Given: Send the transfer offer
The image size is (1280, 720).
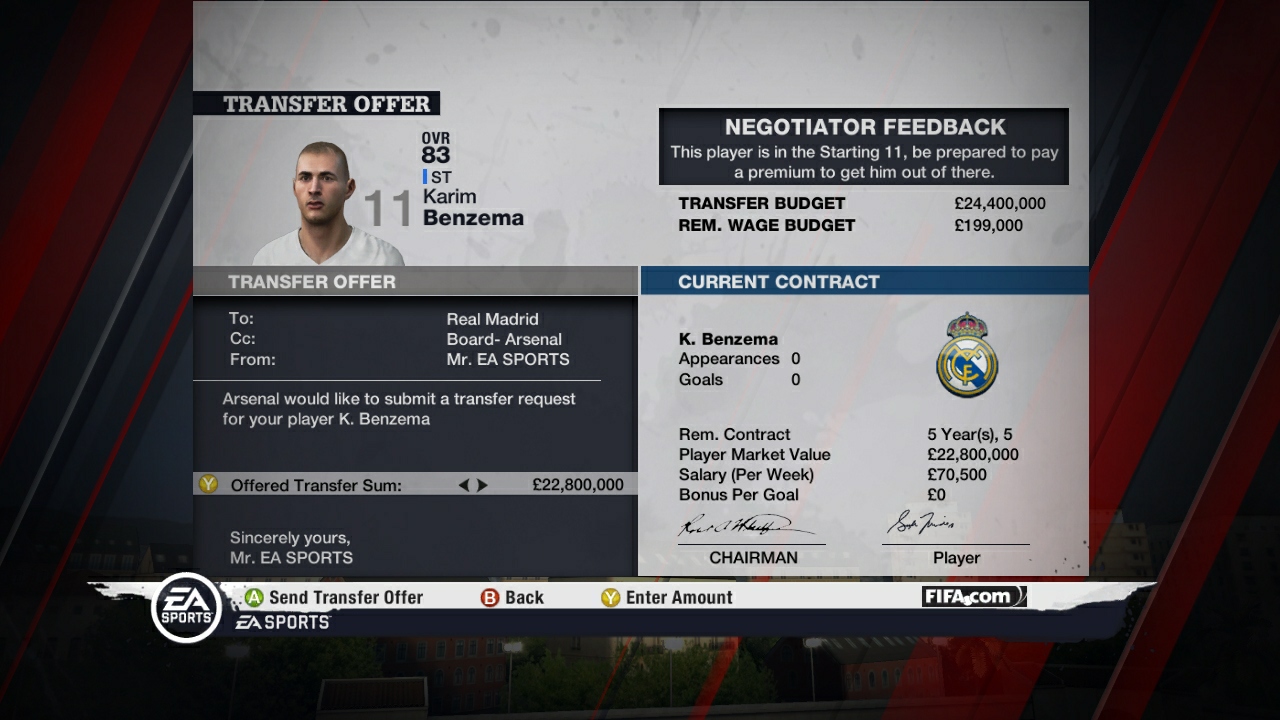Looking at the screenshot, I should point(345,597).
